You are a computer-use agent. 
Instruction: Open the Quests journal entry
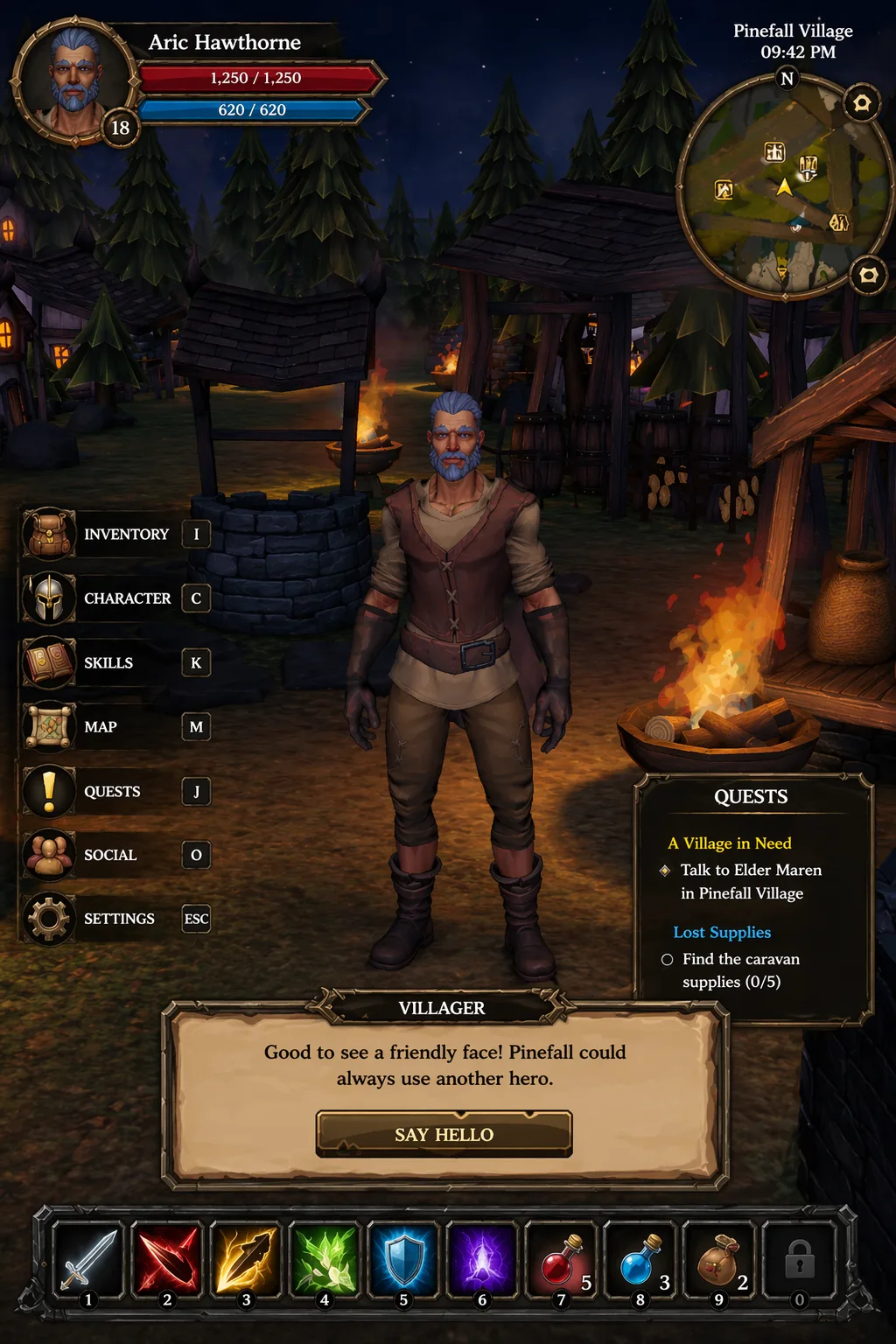(115, 792)
